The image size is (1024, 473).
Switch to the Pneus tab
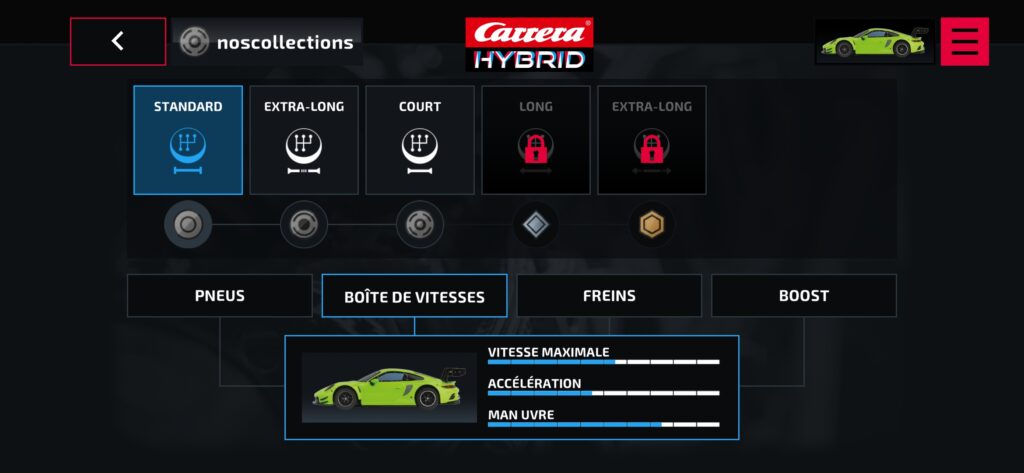coord(220,296)
